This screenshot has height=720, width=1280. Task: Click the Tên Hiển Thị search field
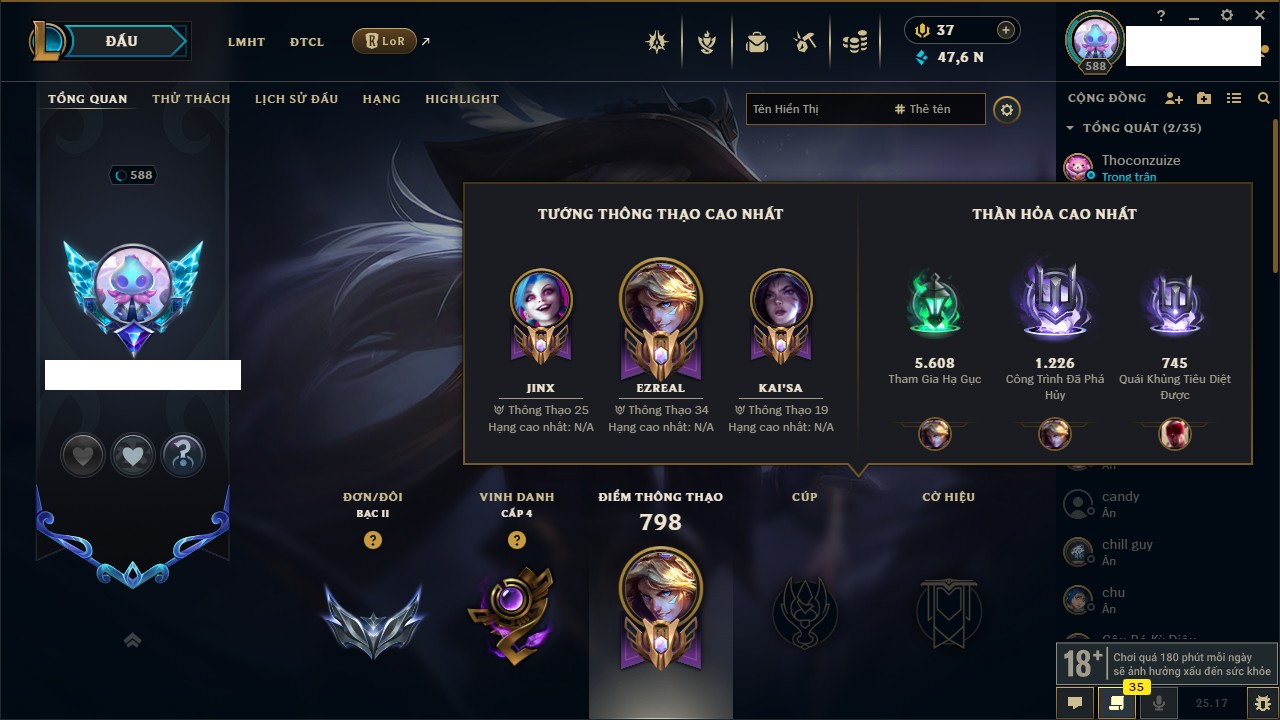(815, 109)
